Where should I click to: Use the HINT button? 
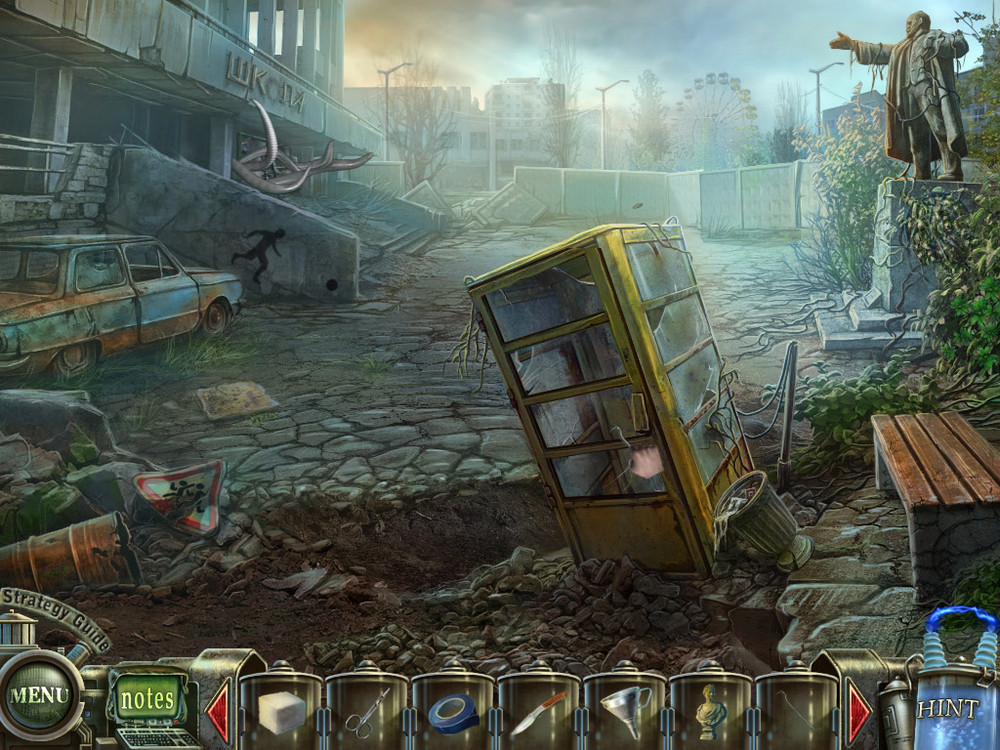947,708
